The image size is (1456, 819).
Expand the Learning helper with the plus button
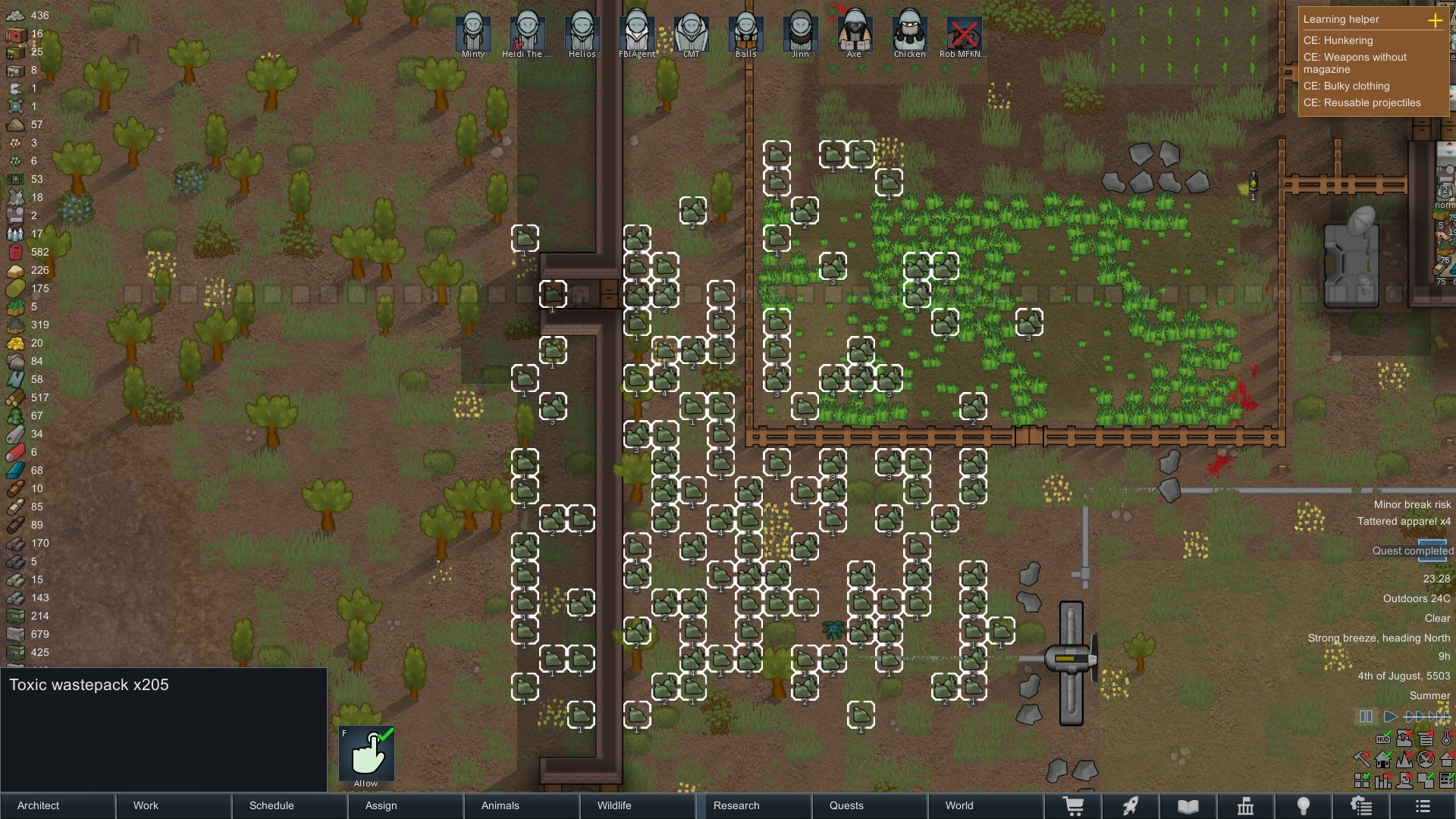(x=1436, y=21)
